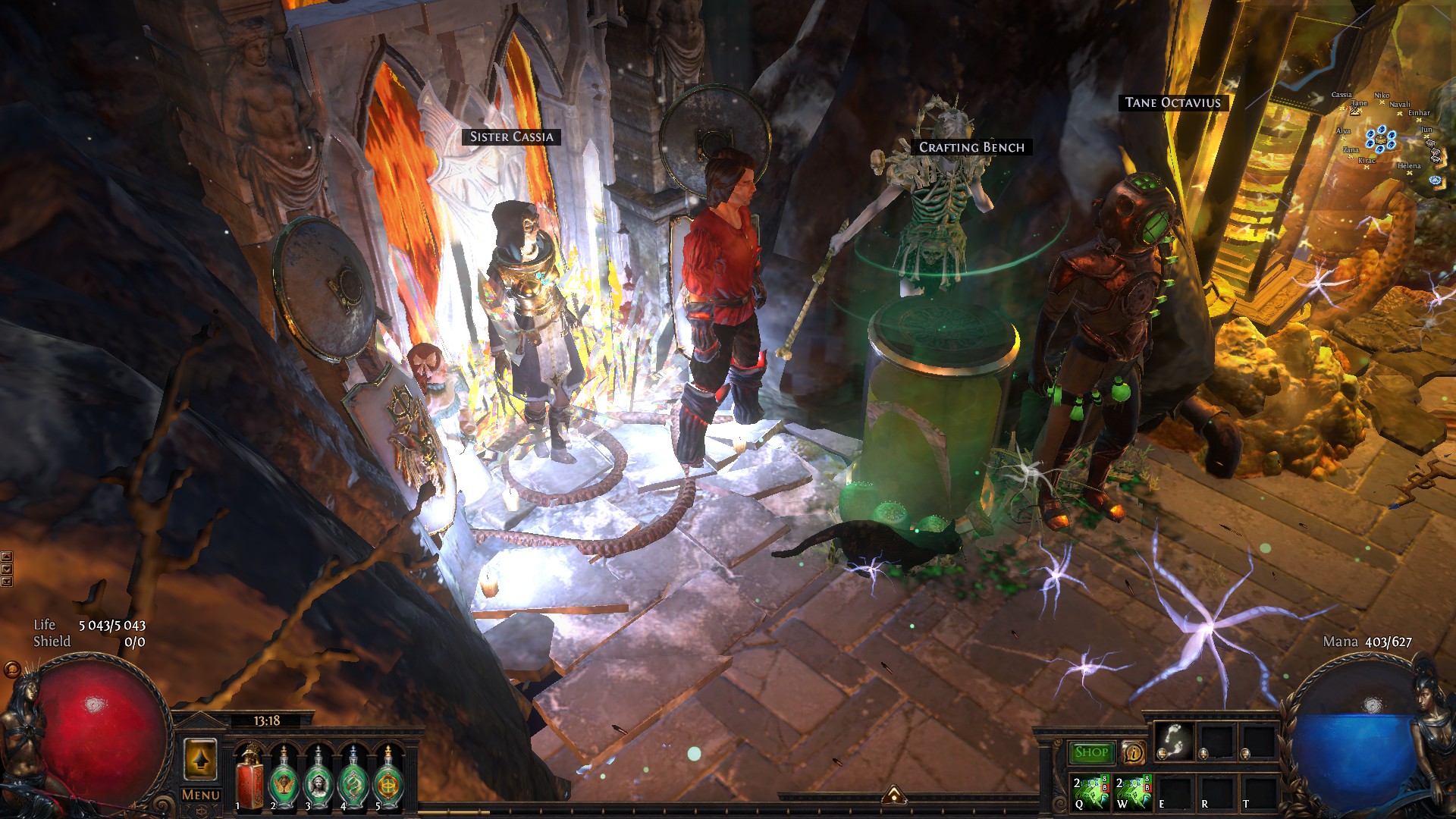Open the Menu button
This screenshot has width=1456, height=819.
coord(201,795)
